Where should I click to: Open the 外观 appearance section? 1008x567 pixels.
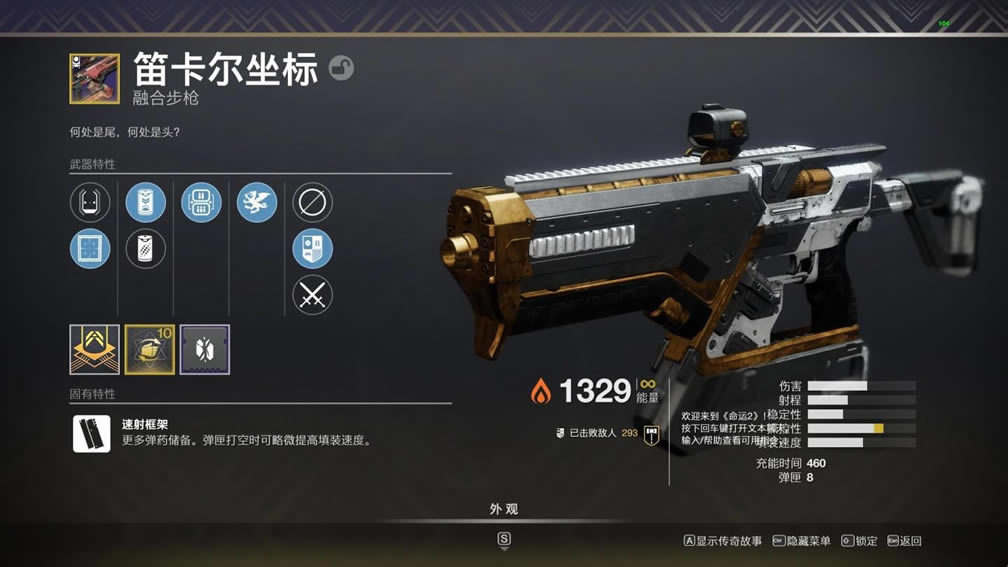(504, 509)
